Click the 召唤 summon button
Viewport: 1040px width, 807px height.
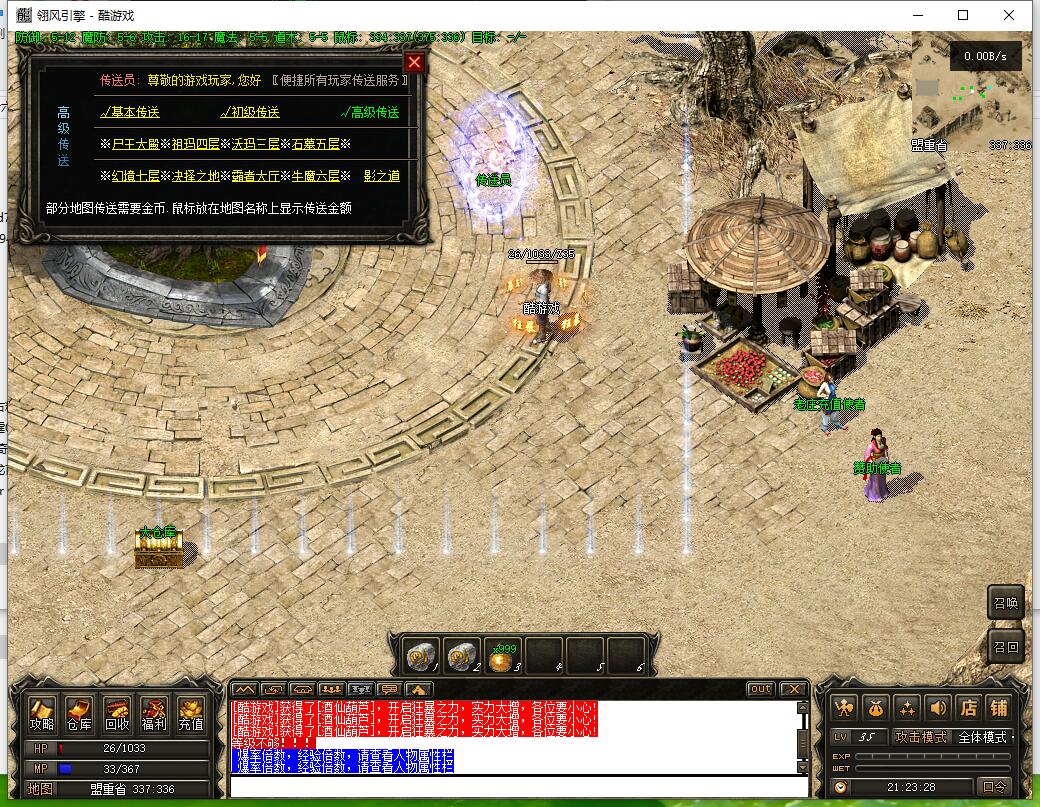click(1005, 603)
